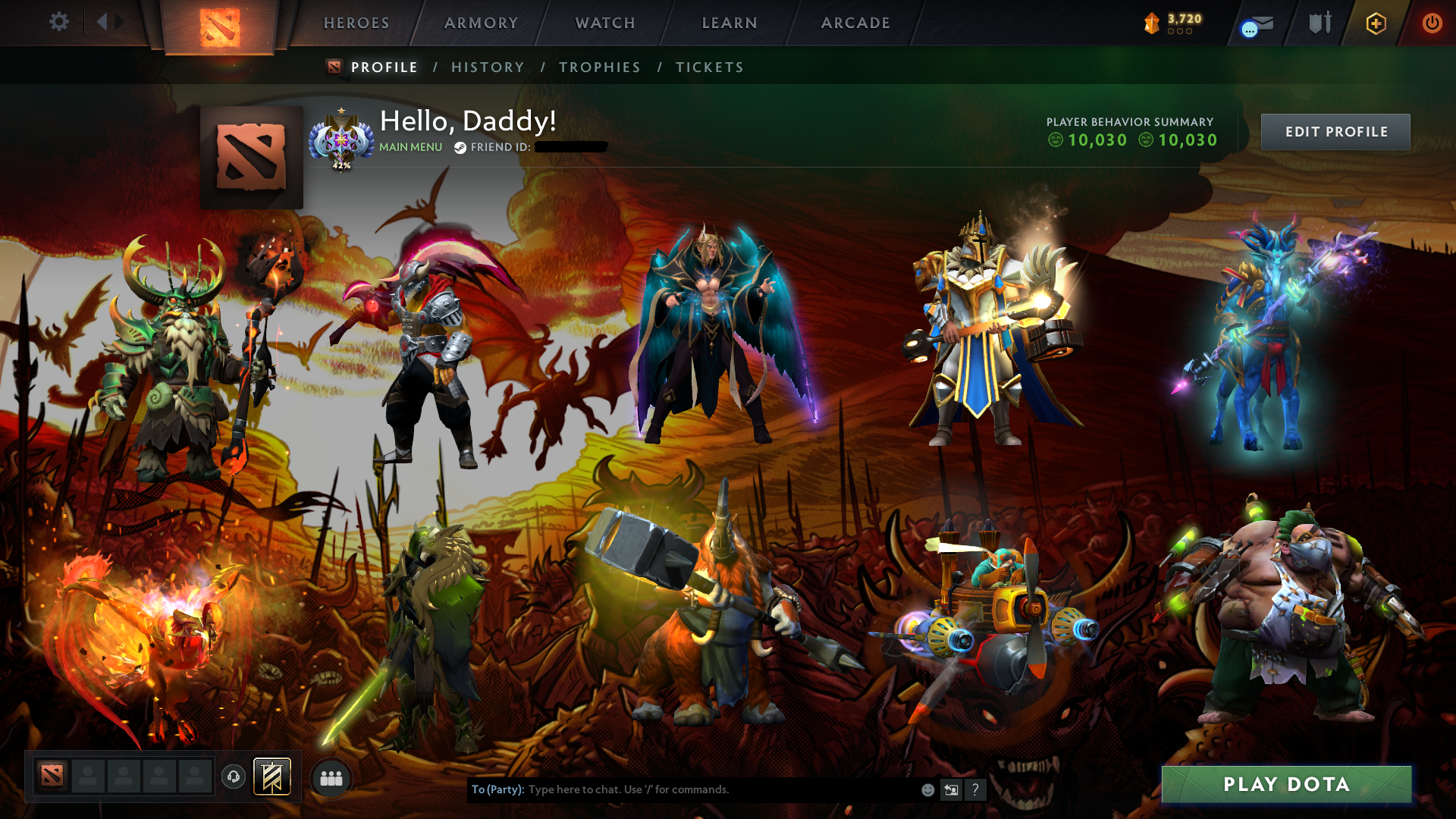Click the power button to exit the game

[1432, 23]
